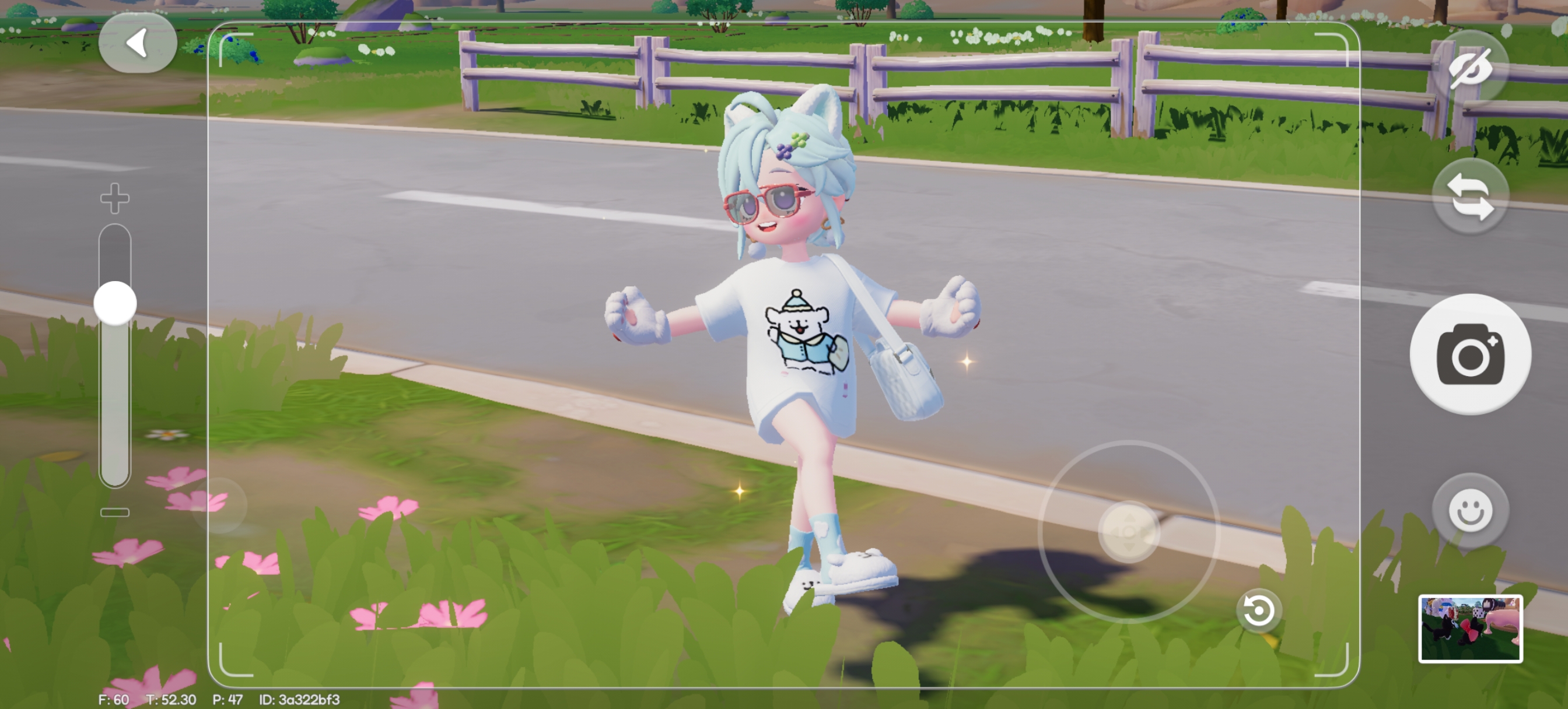1568x709 pixels.
Task: Go back with the arrow button
Action: 138,43
